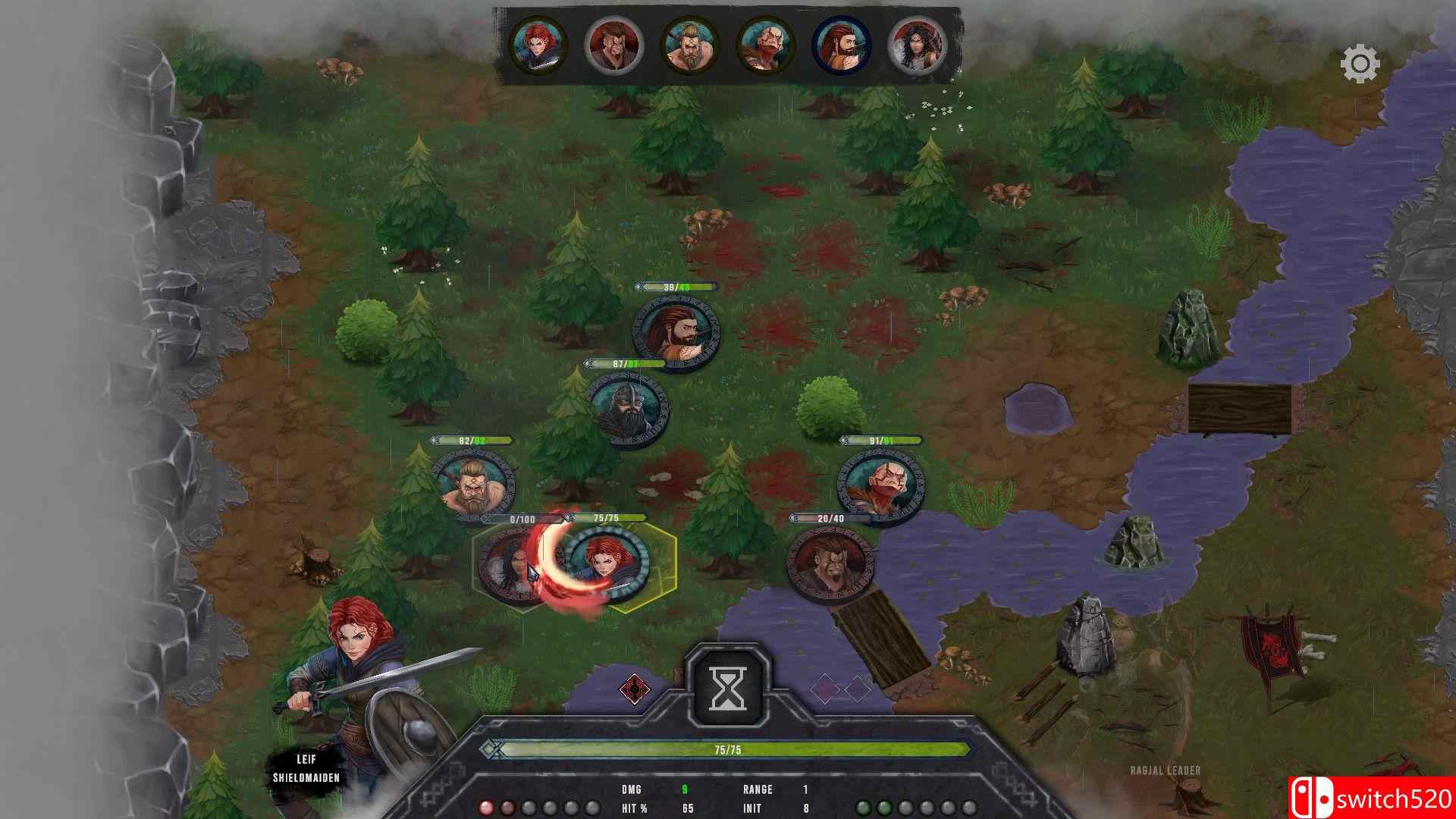This screenshot has height=819, width=1456.
Task: Activate the red diamond ability icon
Action: pos(634,689)
